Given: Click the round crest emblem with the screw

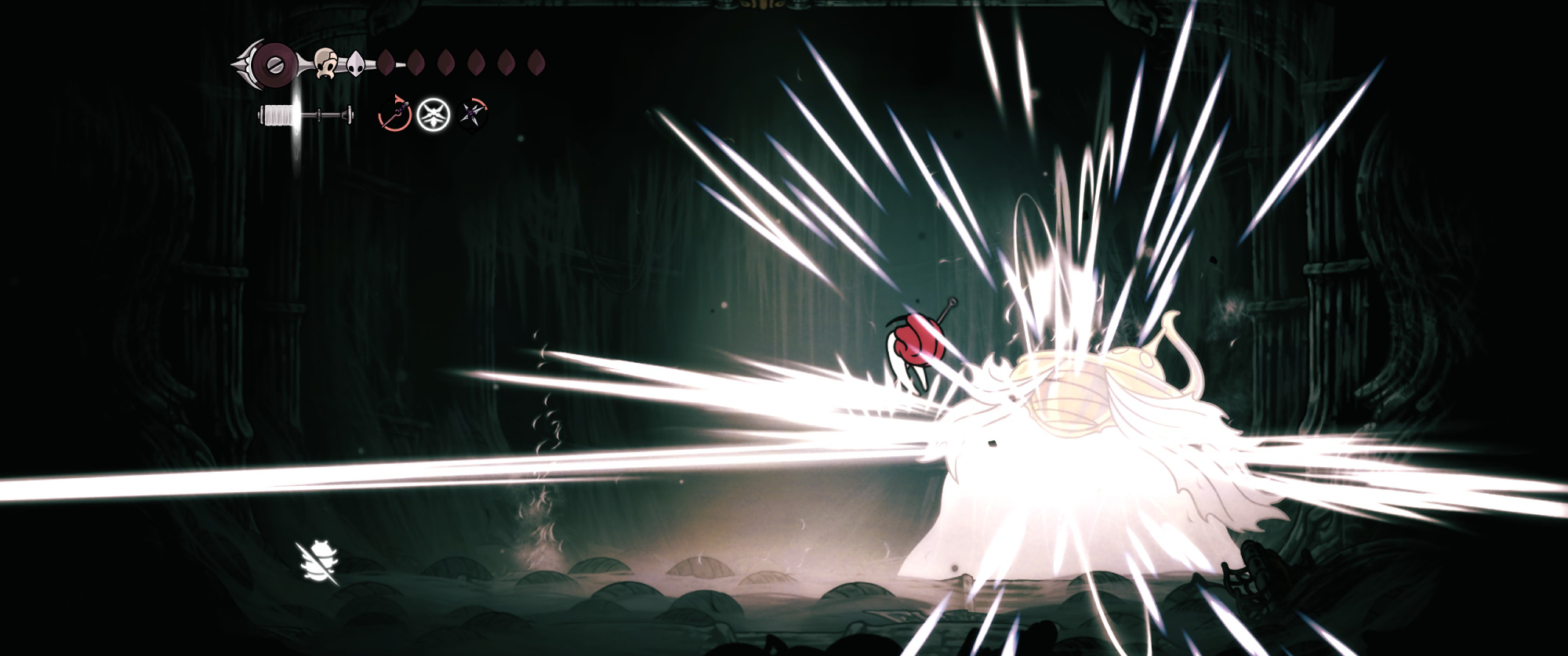Looking at the screenshot, I should [276, 61].
